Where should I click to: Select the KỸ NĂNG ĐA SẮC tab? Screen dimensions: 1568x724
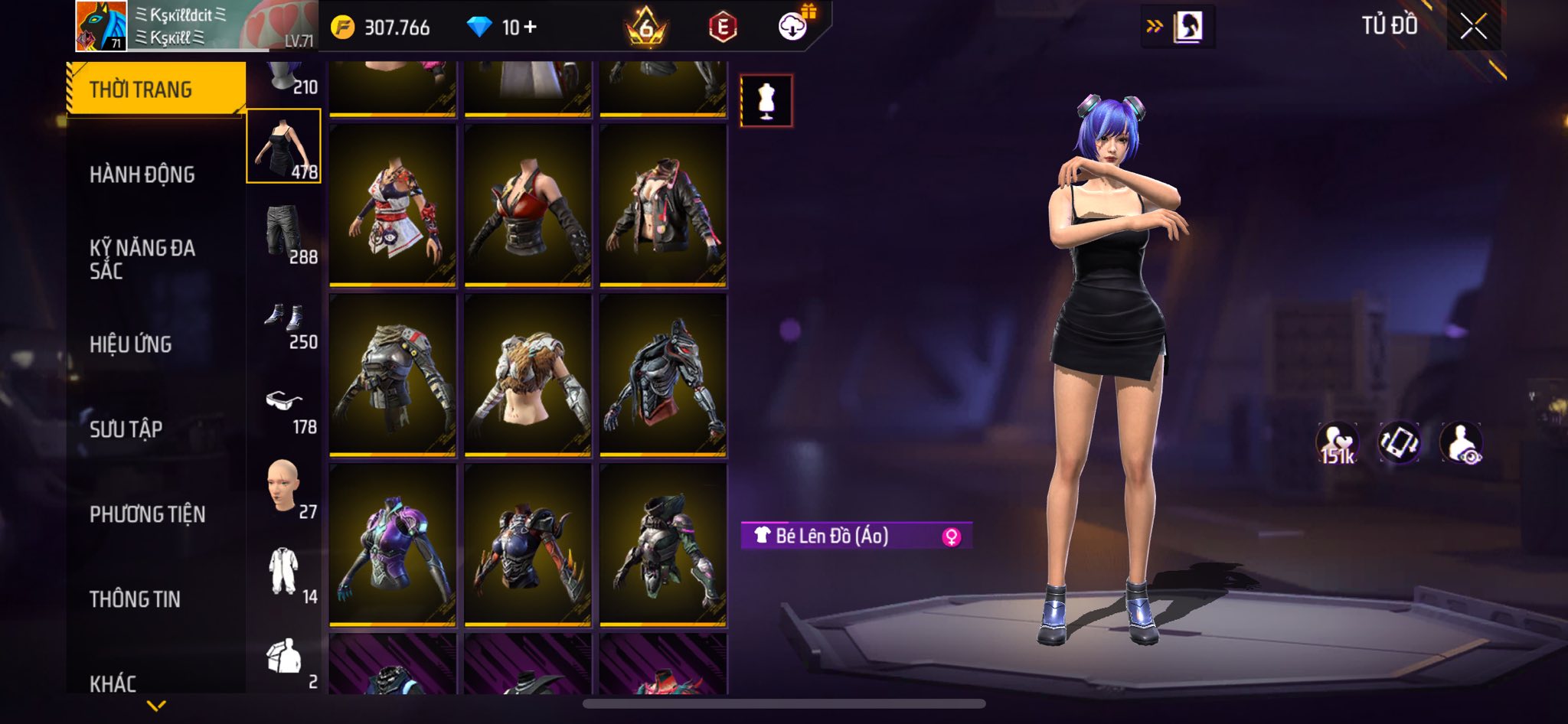(142, 259)
